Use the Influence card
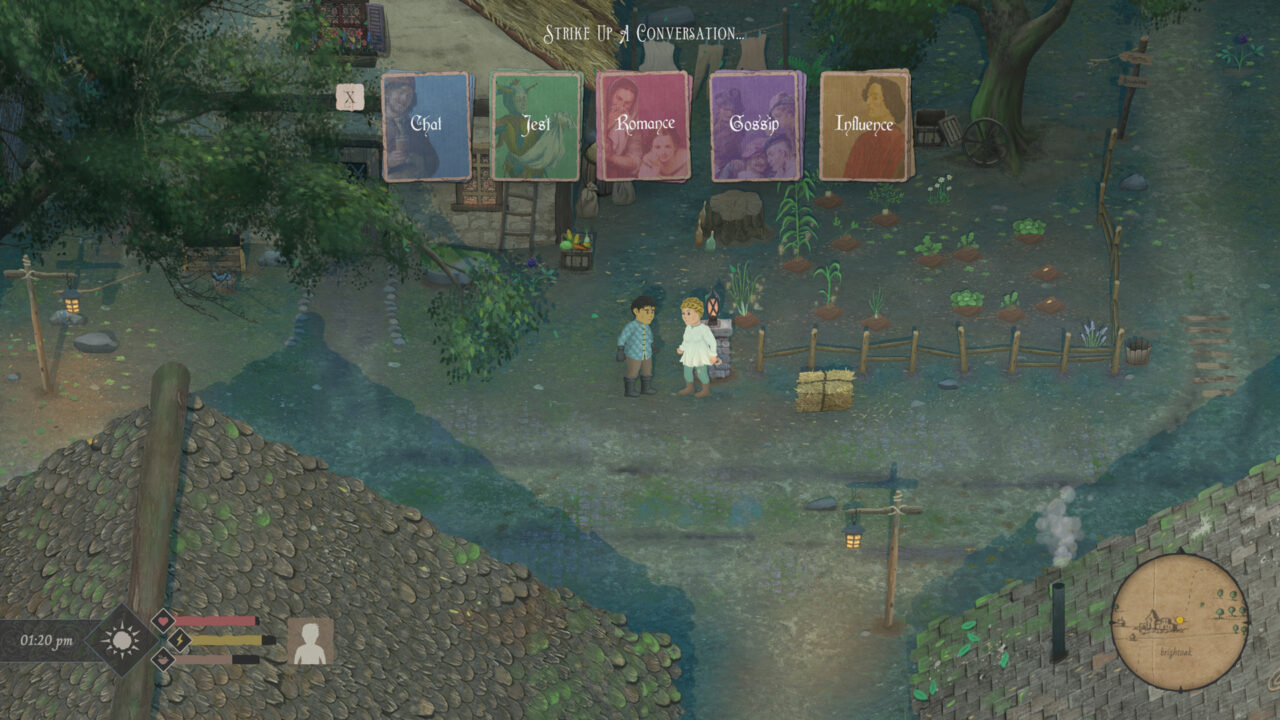1280x720 pixels. pyautogui.click(x=864, y=125)
